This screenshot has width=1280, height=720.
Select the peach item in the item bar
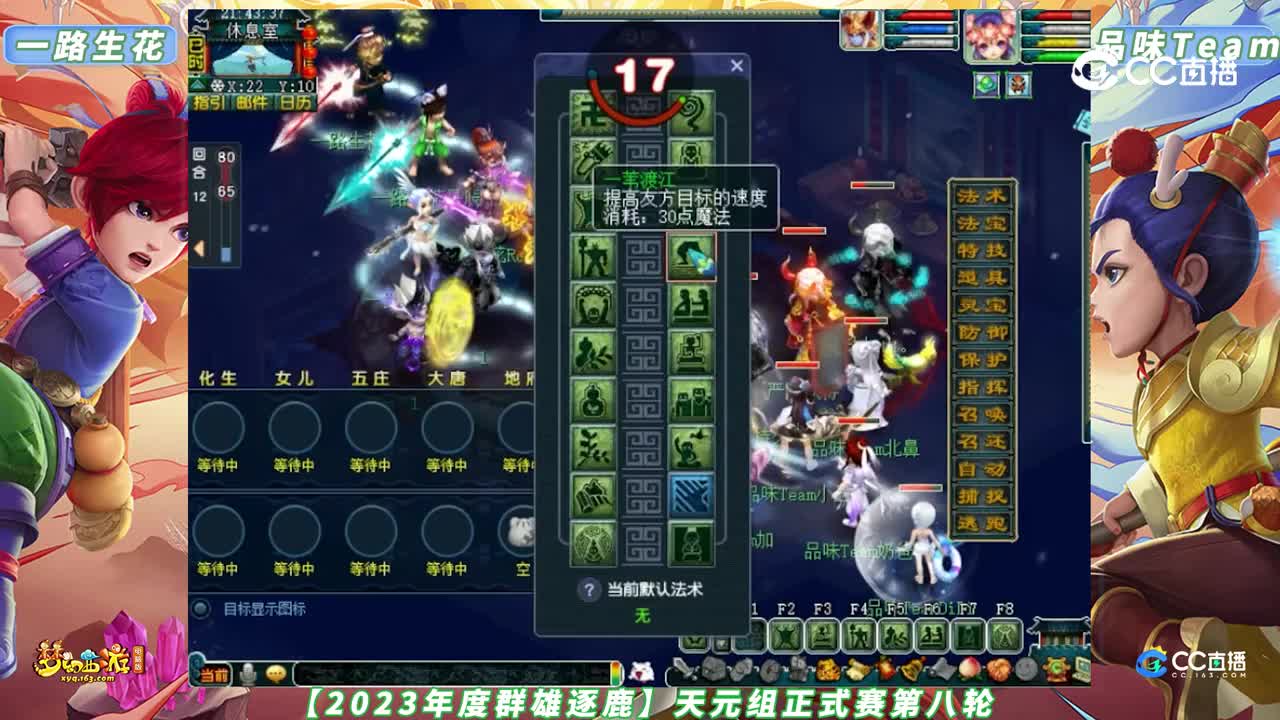[970, 670]
